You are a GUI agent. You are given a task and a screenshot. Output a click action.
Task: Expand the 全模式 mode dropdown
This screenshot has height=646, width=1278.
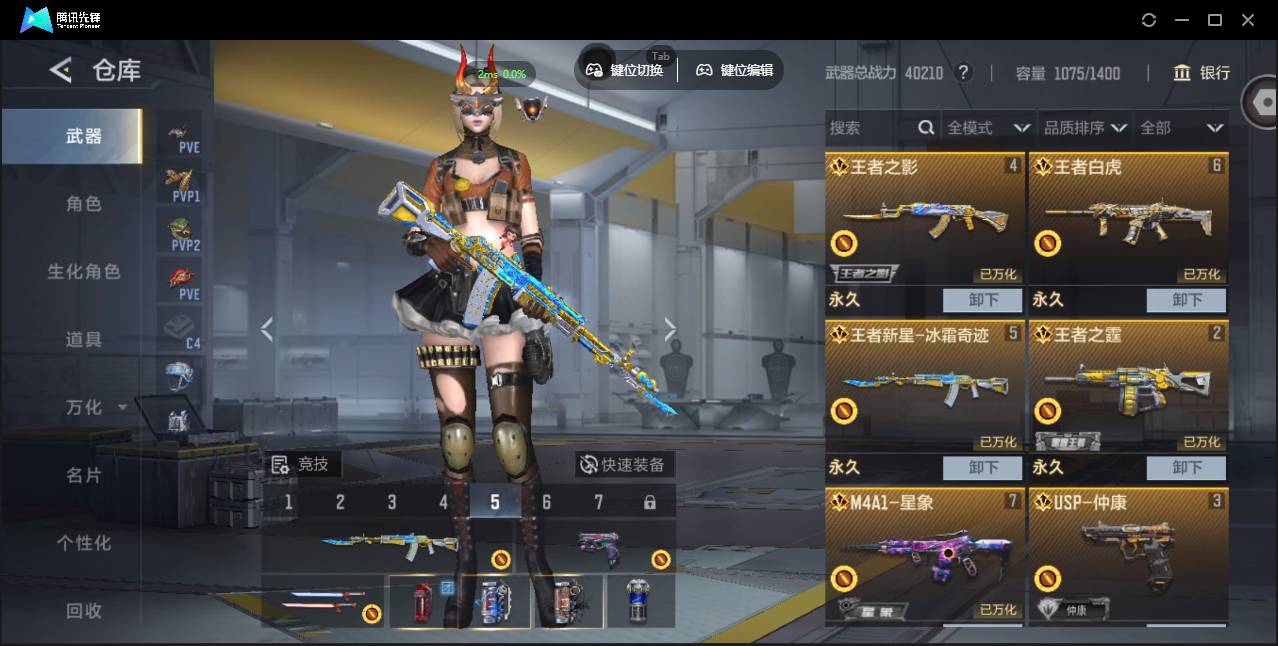coord(988,128)
